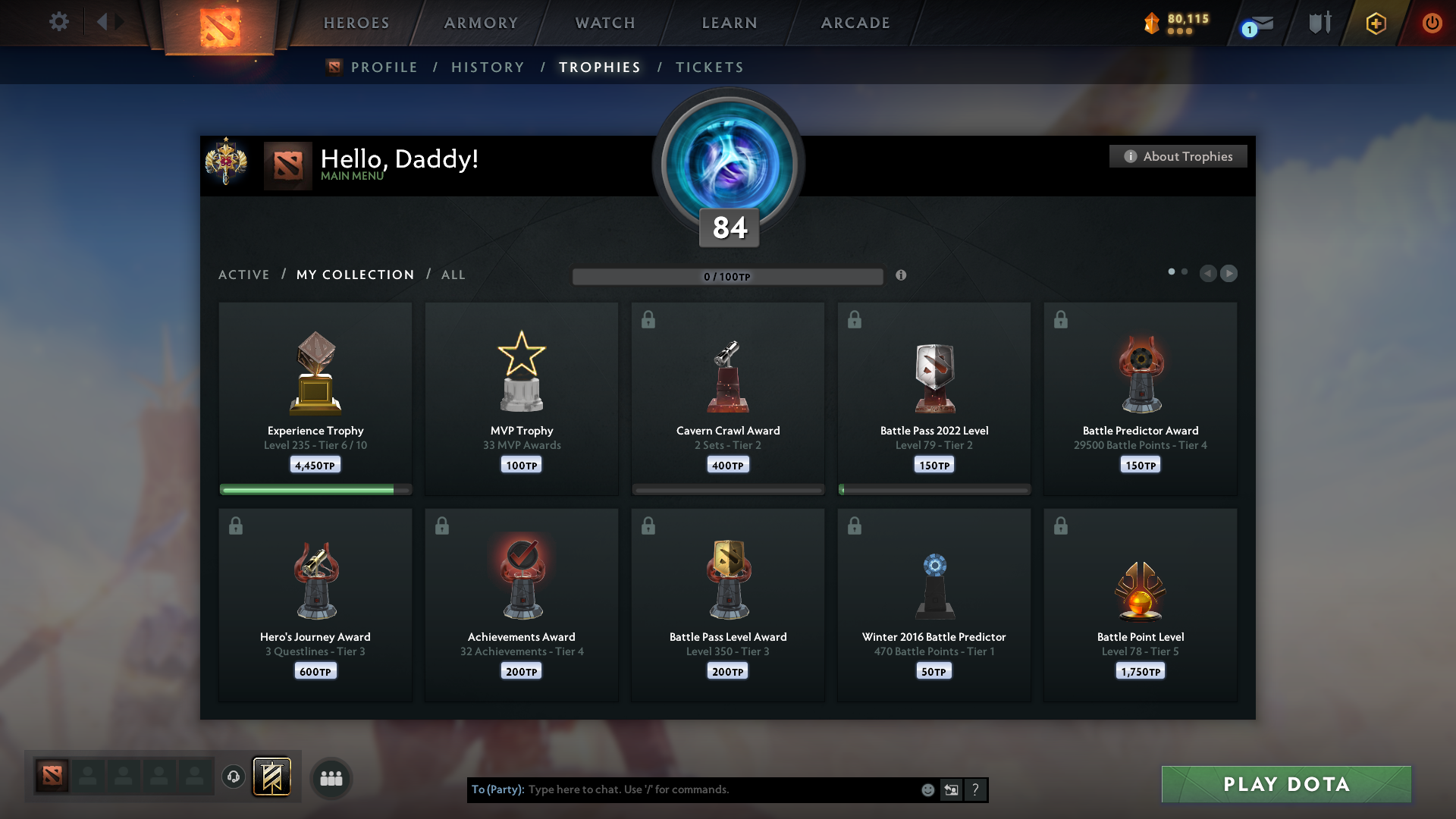Click the About Trophies button
Image resolution: width=1456 pixels, height=819 pixels.
[x=1178, y=156]
